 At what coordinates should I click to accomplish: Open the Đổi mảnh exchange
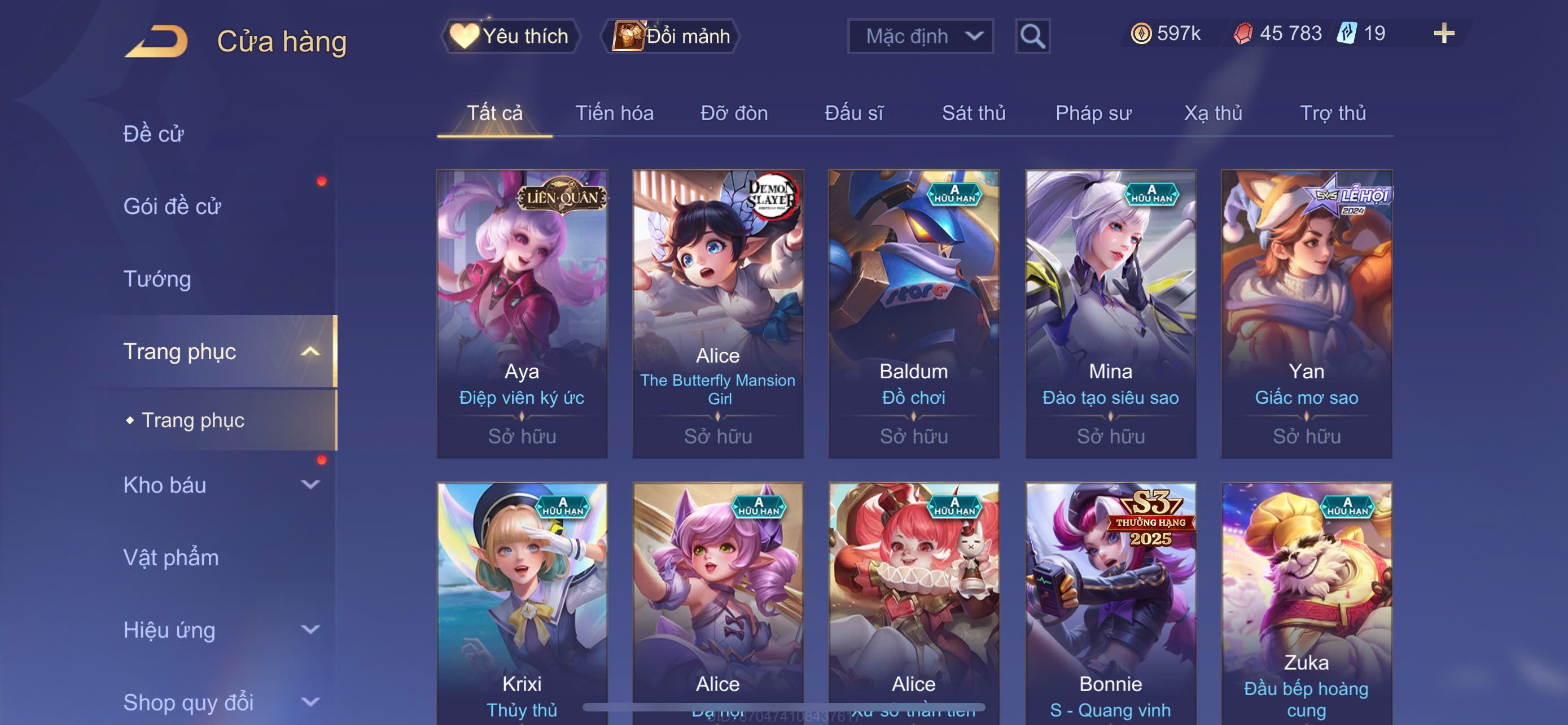(x=671, y=36)
